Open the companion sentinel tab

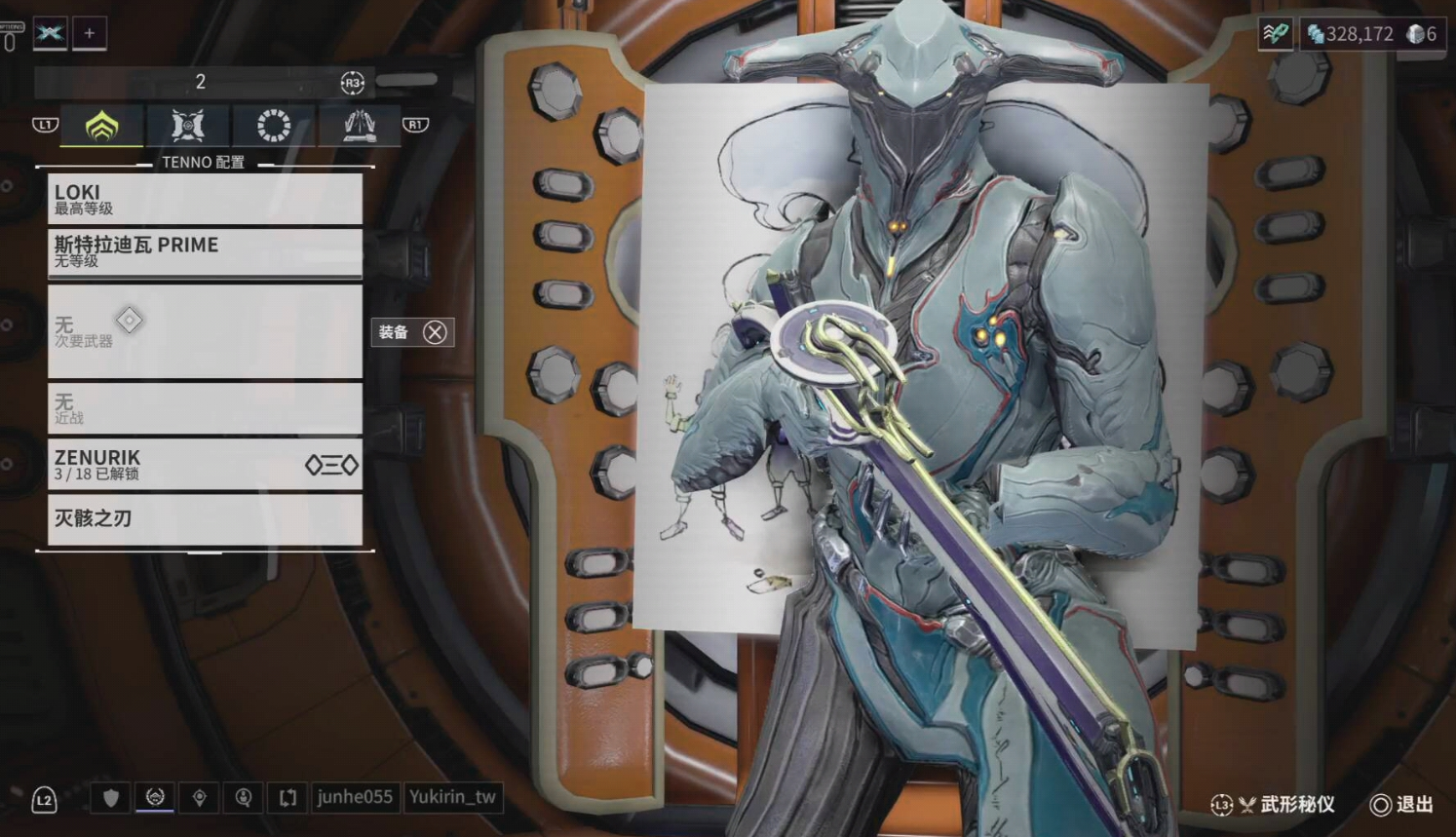click(x=187, y=126)
